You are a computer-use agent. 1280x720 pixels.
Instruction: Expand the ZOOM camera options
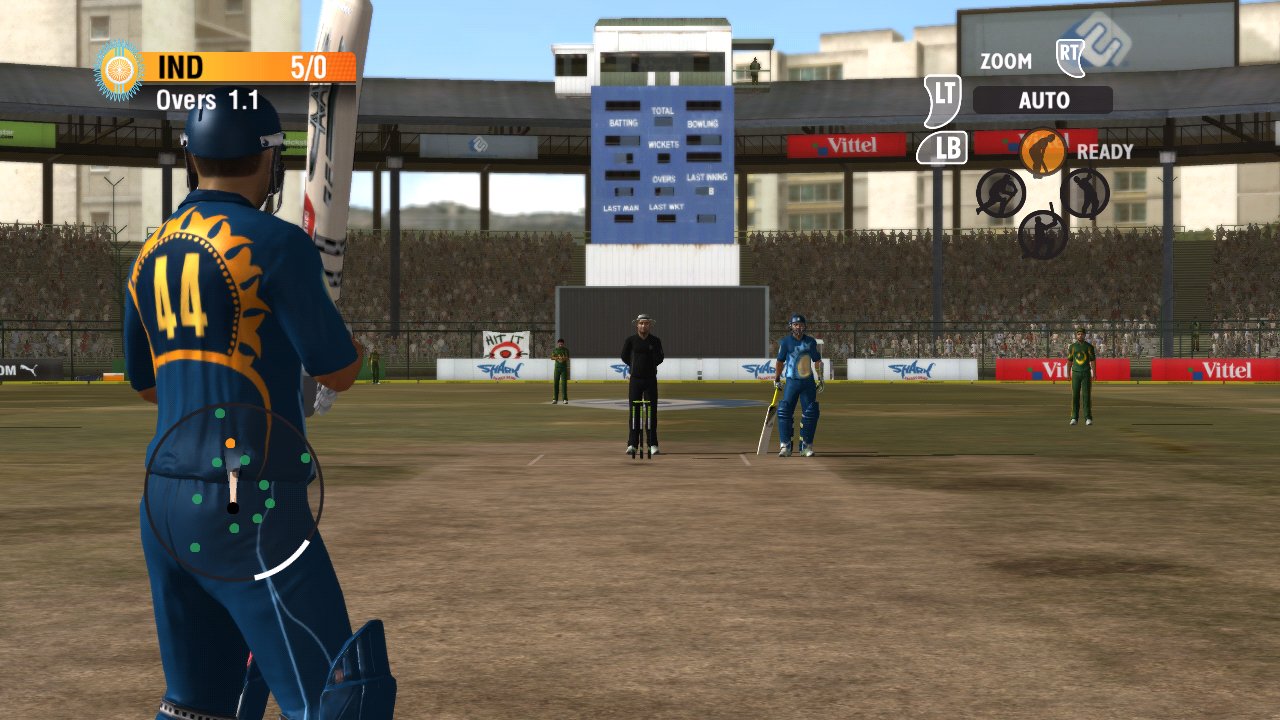[x=1005, y=61]
